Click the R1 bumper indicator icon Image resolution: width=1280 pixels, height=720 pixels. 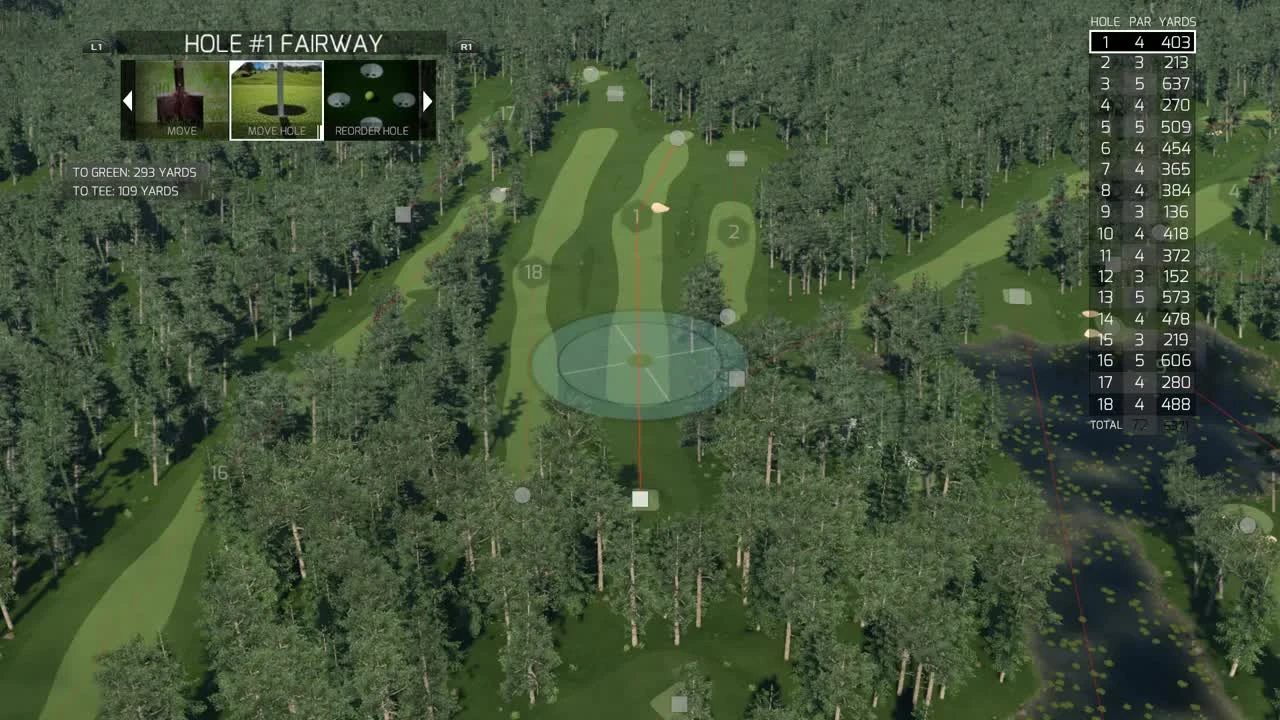465,45
